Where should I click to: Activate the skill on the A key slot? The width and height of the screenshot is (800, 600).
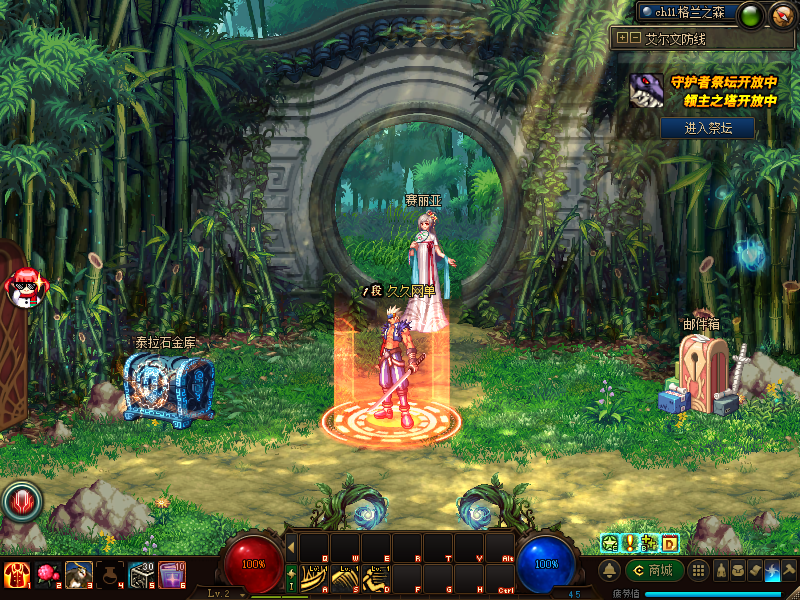tap(315, 578)
